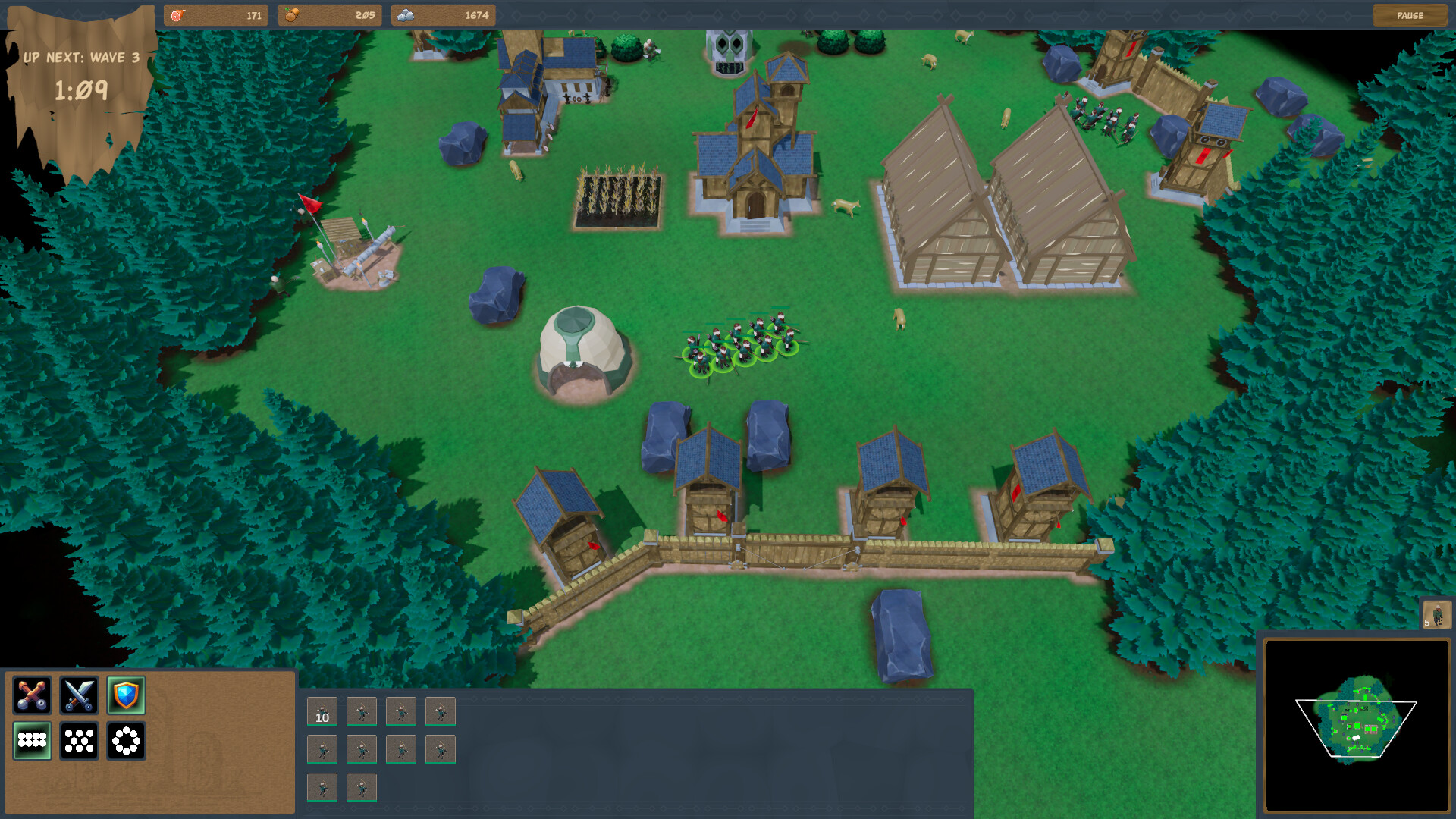Switch to an individual archer portrait
This screenshot has height=819, width=1456.
coord(362,713)
